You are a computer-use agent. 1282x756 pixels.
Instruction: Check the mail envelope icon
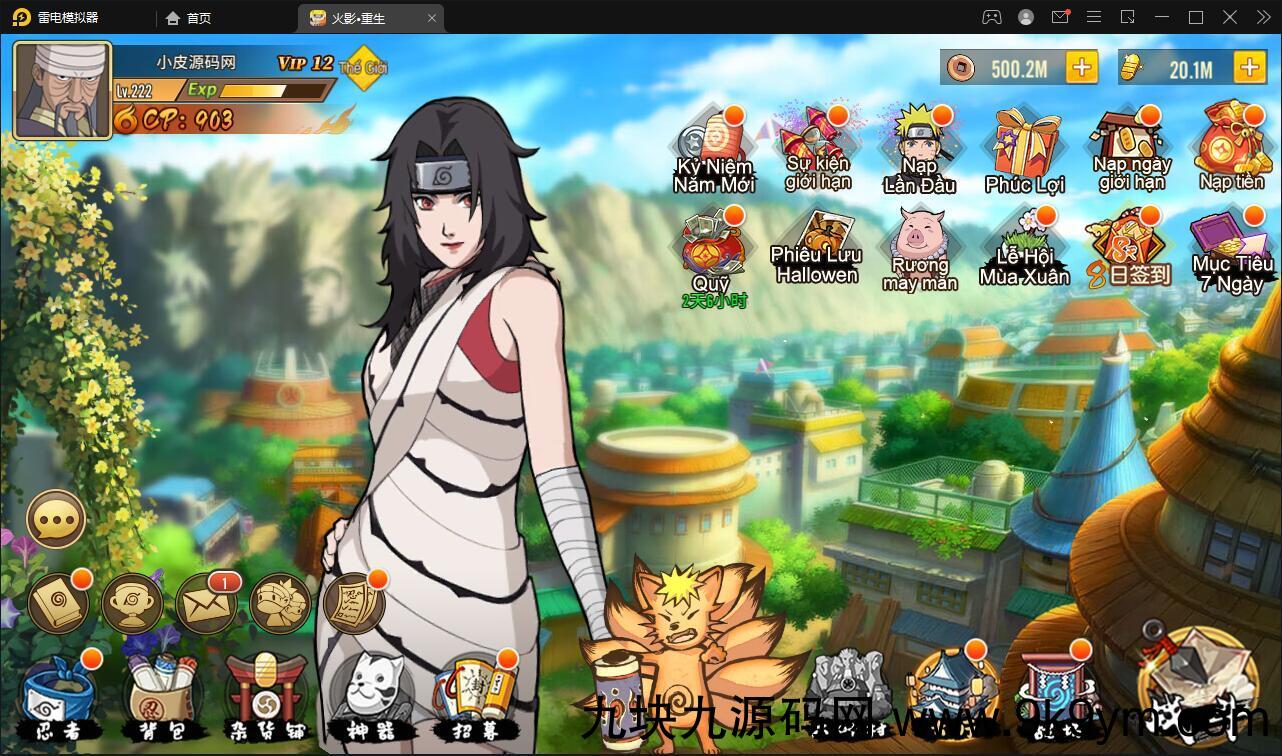206,604
